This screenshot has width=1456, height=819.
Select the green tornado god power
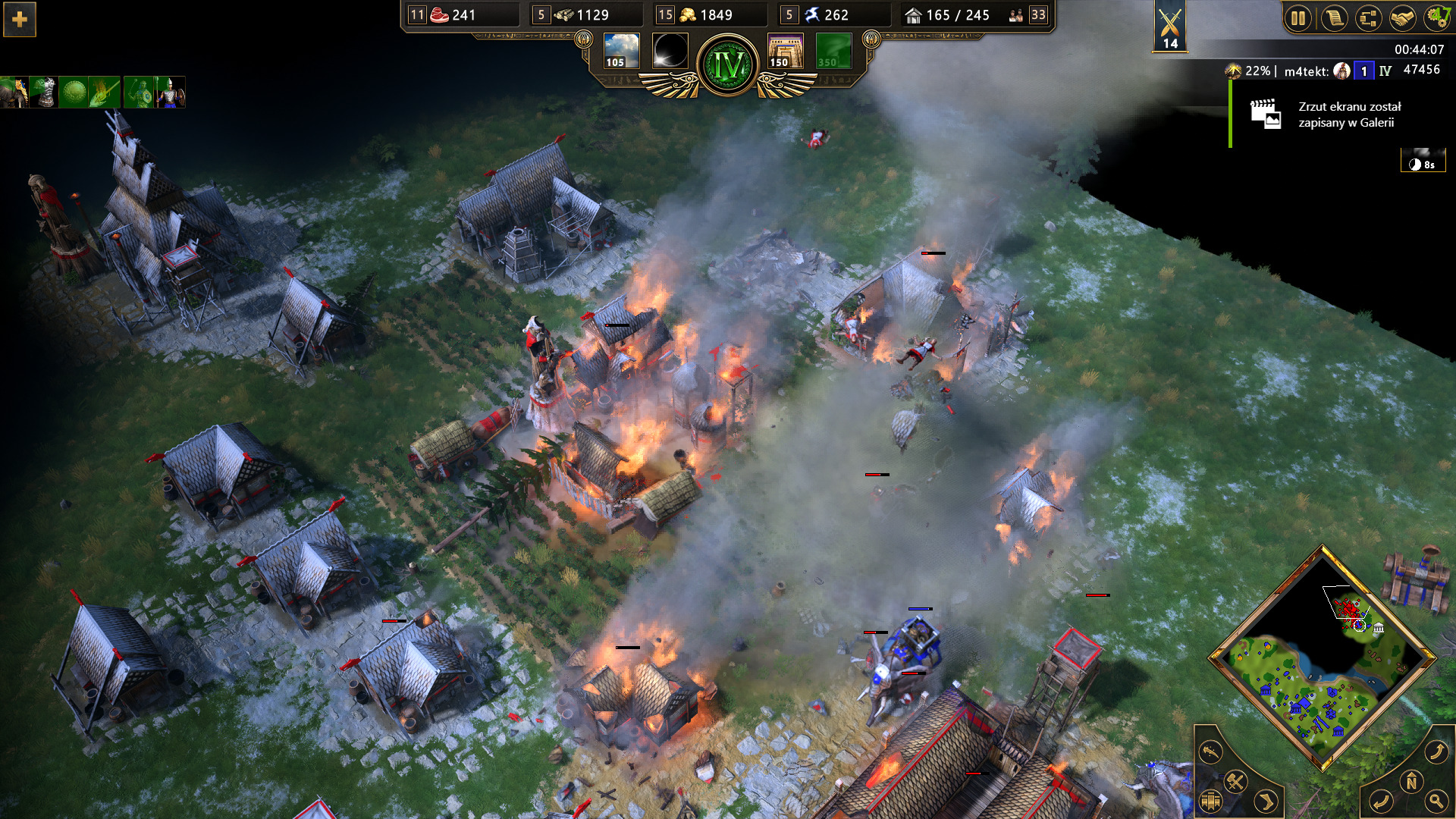coord(833,51)
